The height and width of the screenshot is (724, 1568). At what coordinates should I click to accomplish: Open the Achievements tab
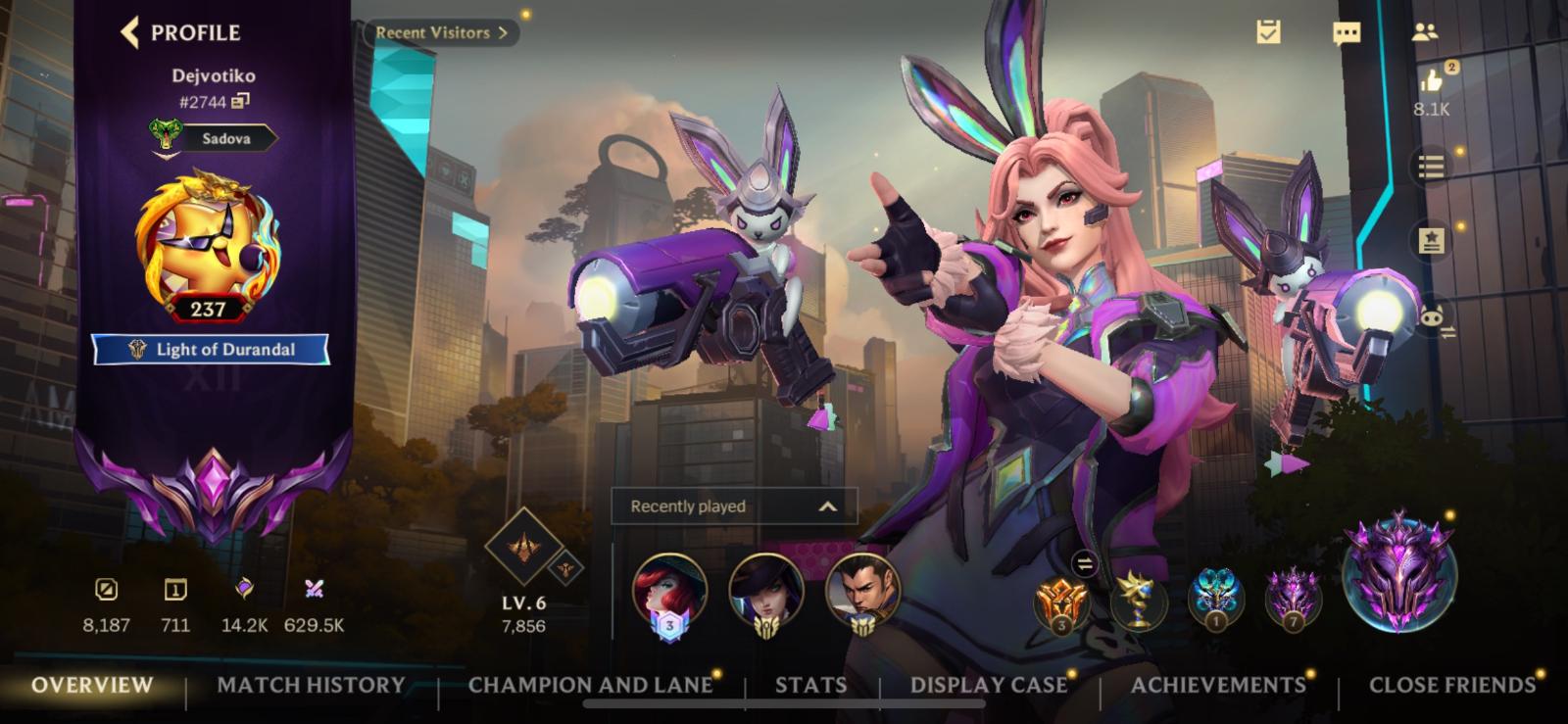tap(1218, 685)
